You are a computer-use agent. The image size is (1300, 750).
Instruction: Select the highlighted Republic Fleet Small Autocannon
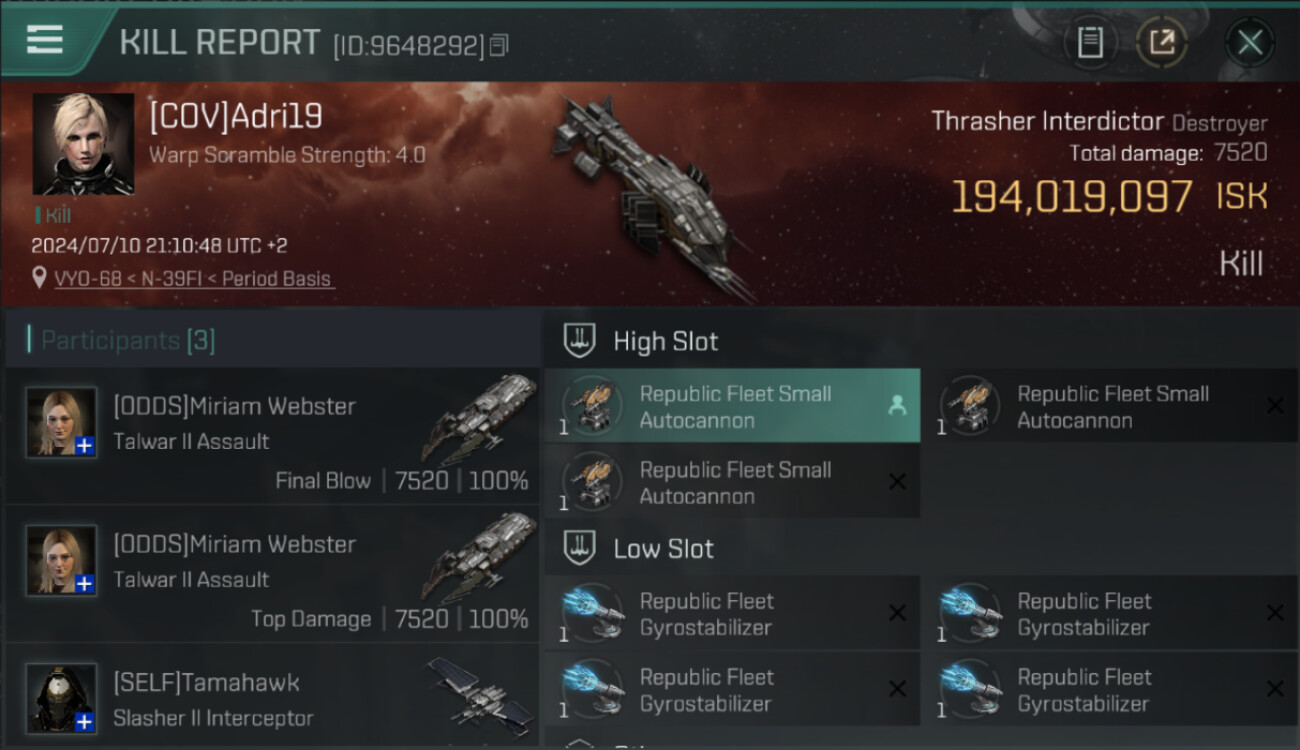732,406
